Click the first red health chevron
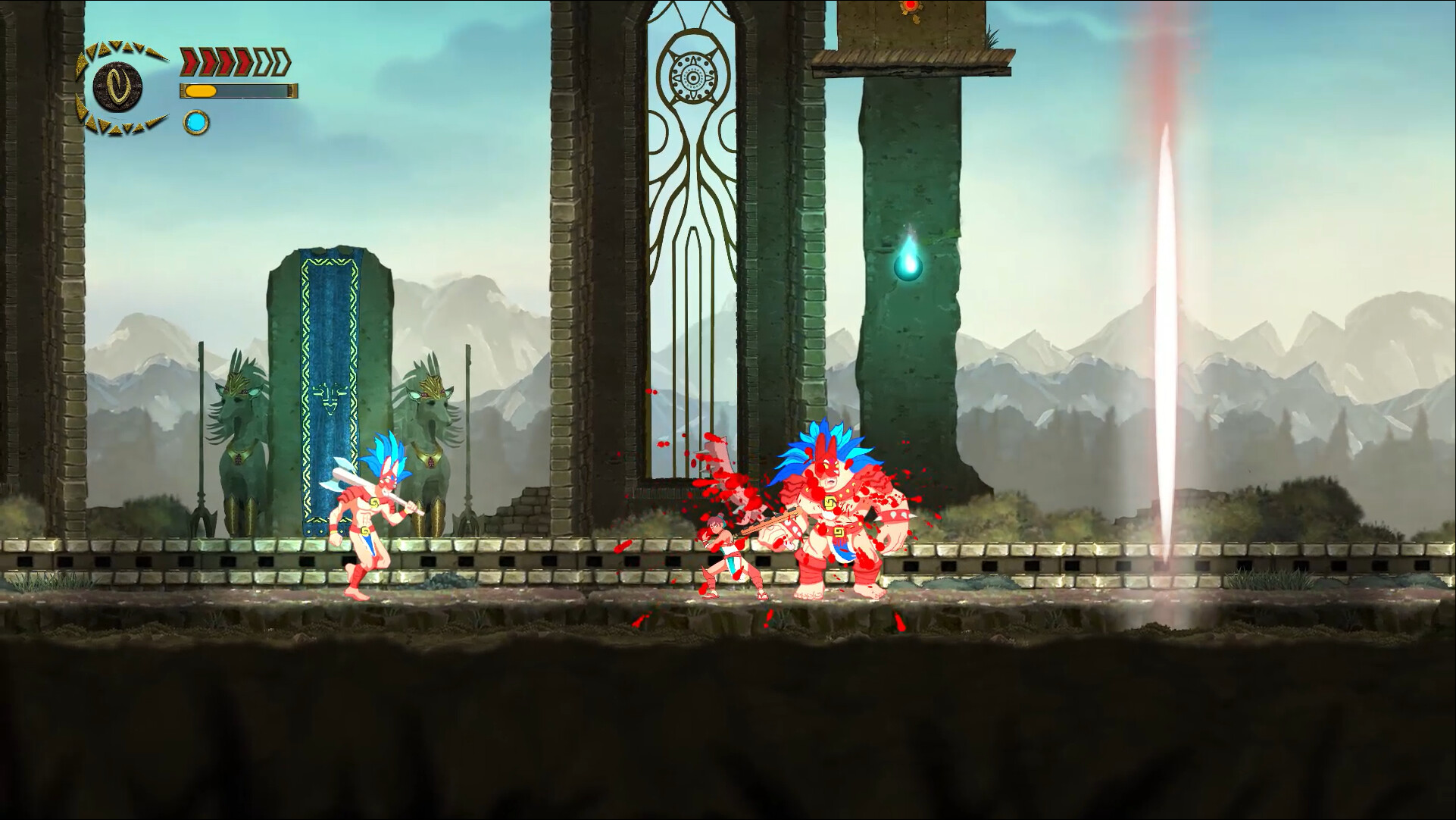Image resolution: width=1456 pixels, height=820 pixels. point(189,62)
